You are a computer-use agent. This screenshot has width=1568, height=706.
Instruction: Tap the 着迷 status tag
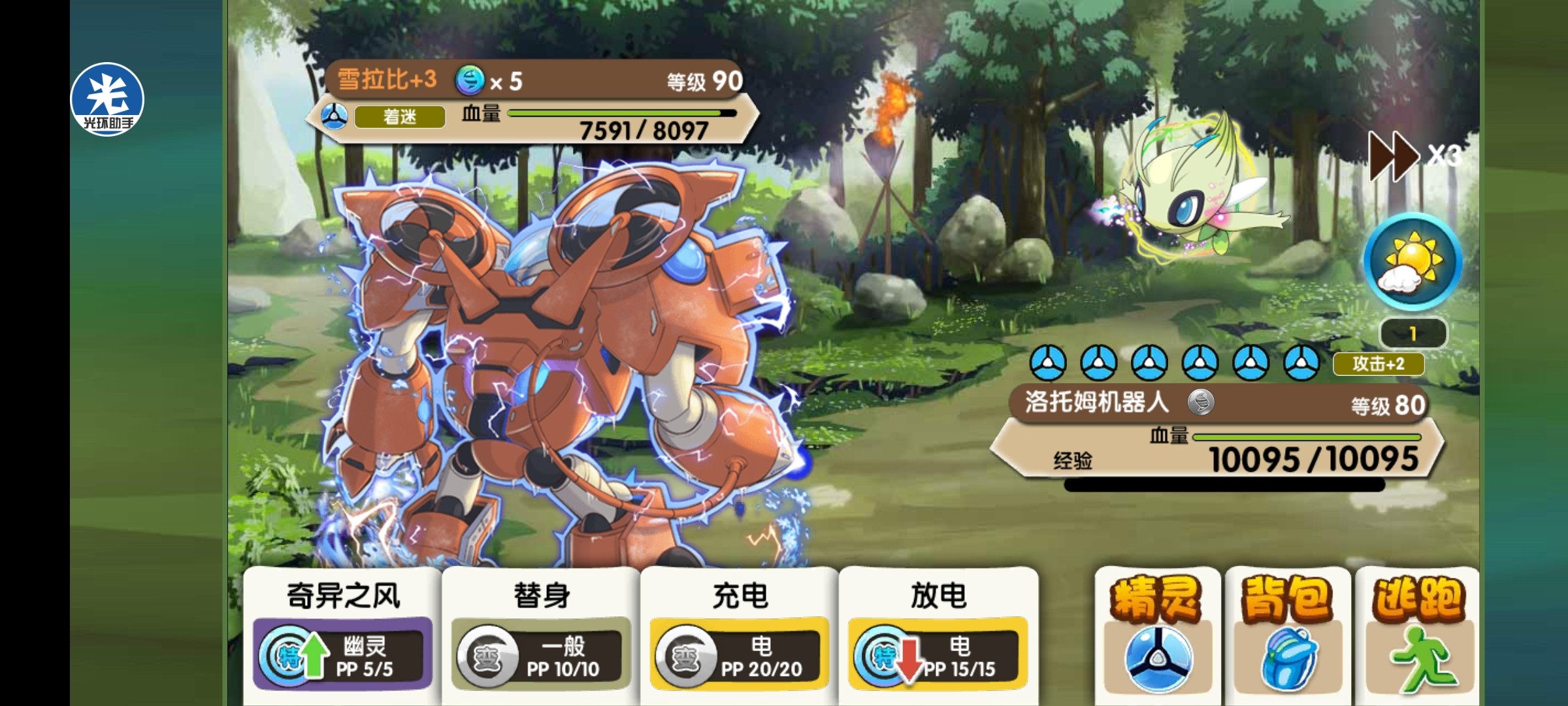click(400, 117)
